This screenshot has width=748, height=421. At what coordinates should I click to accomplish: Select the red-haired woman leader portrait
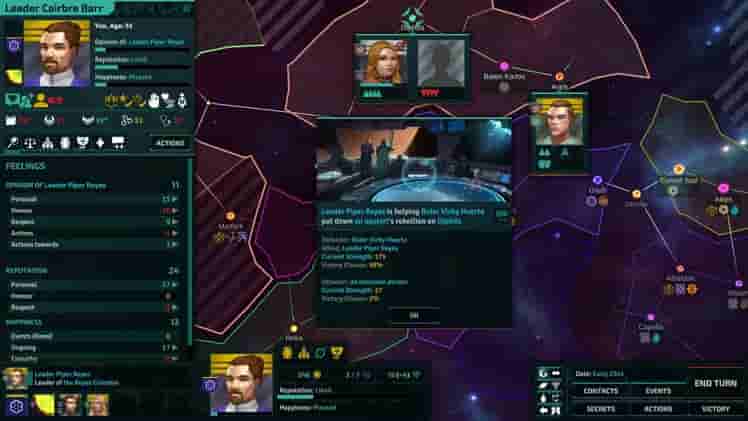point(380,63)
